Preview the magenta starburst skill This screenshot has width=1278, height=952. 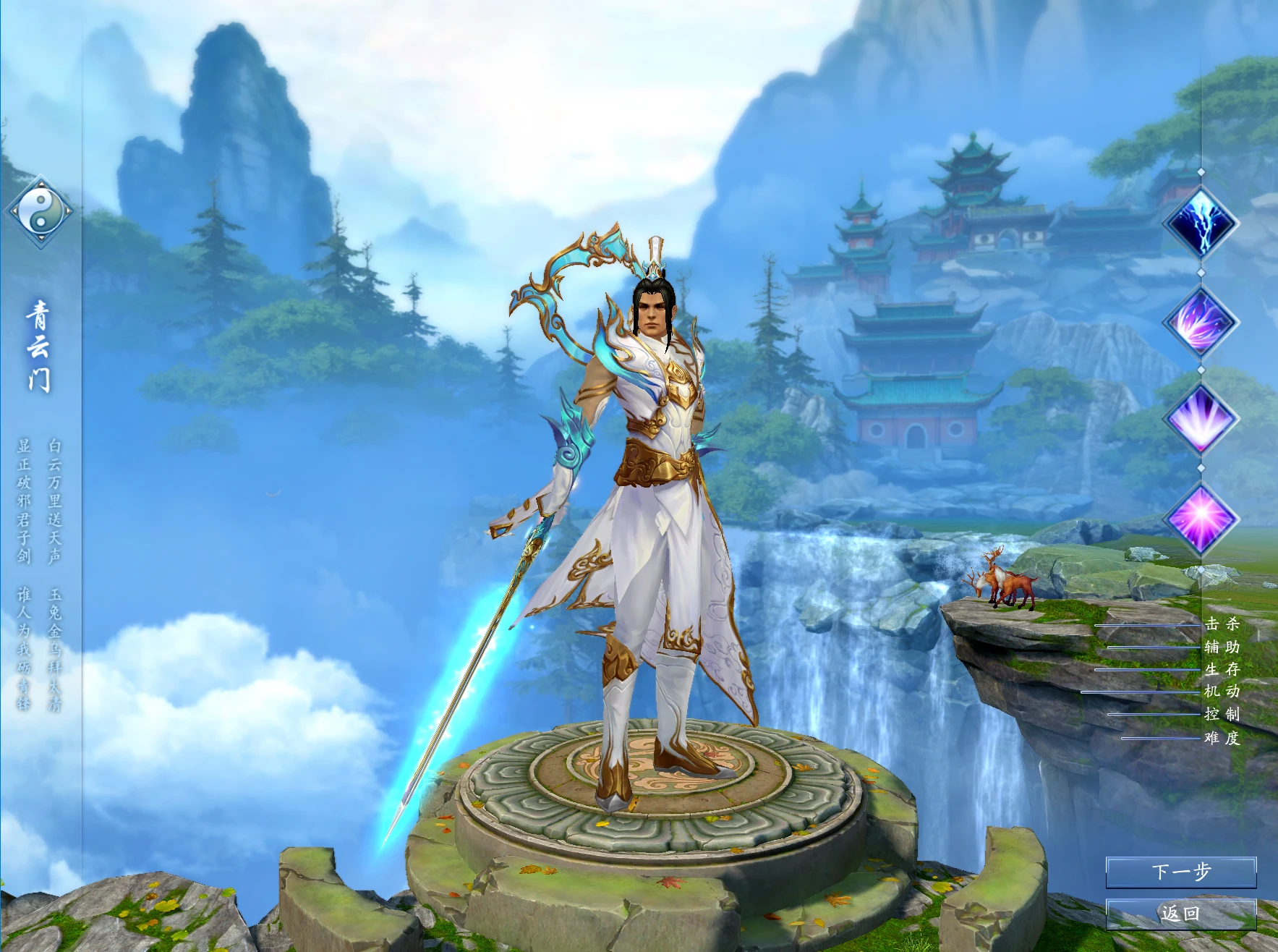[1201, 518]
